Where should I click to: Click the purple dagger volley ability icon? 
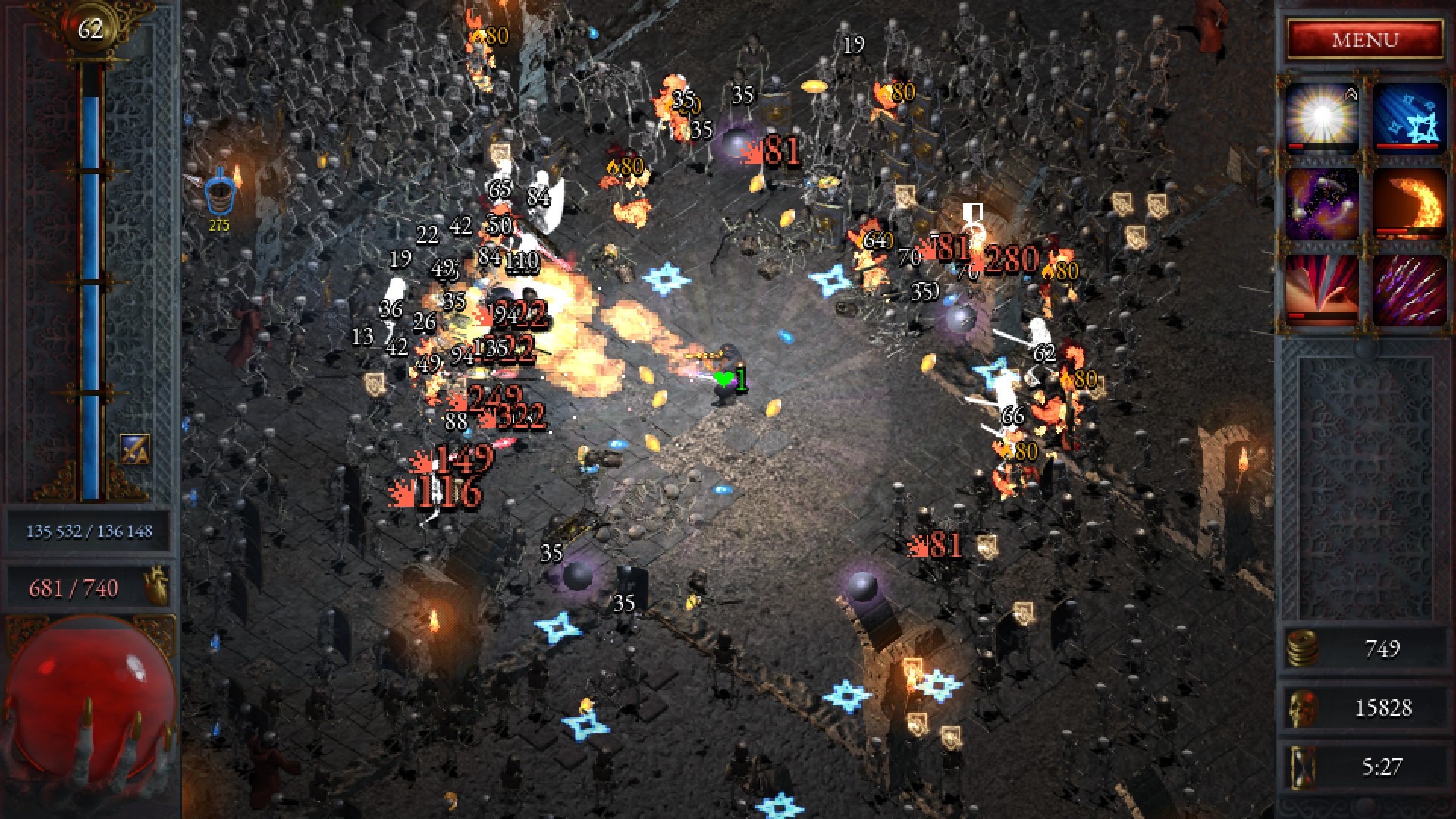pyautogui.click(x=1409, y=290)
